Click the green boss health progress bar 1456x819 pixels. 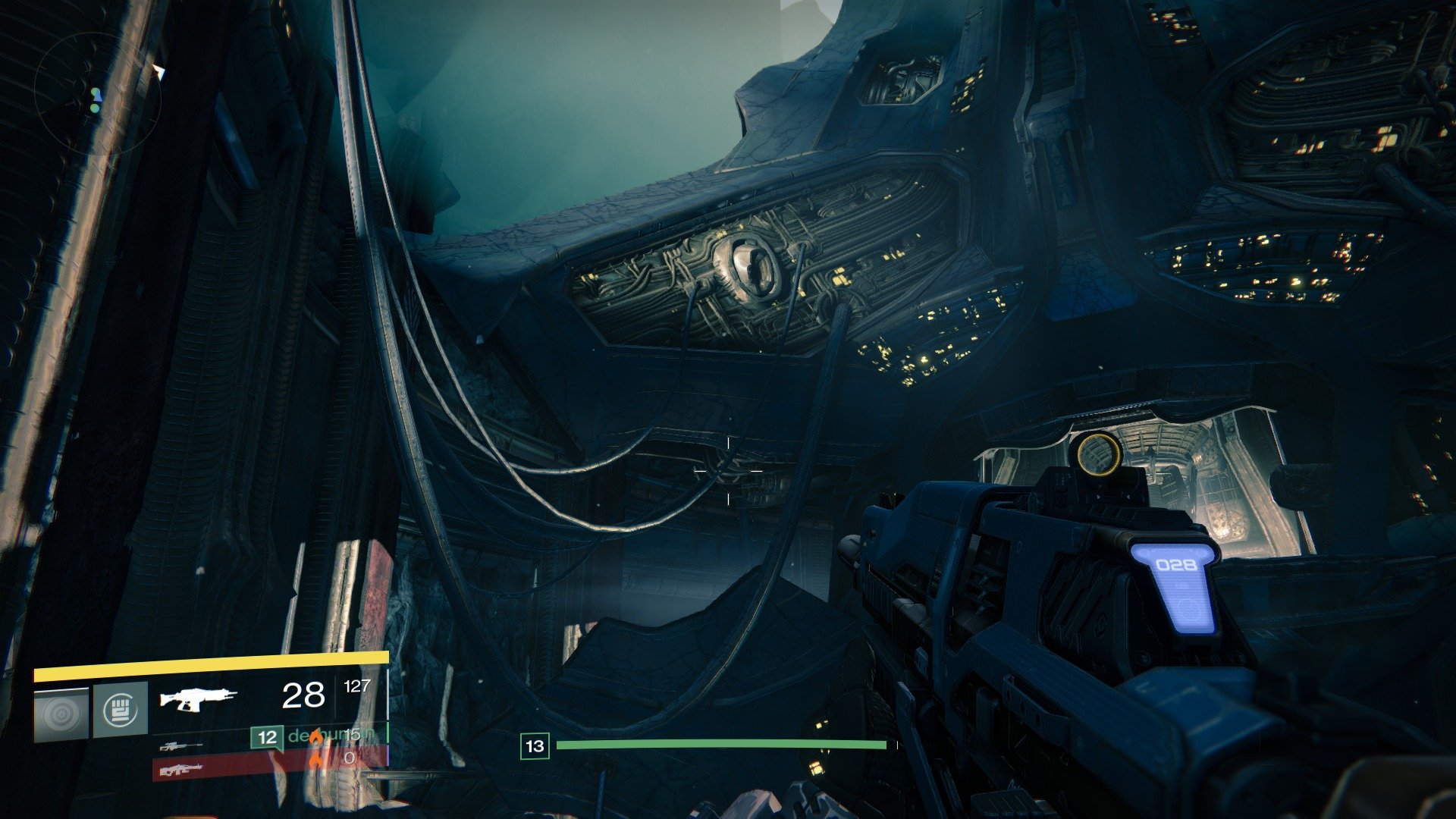pyautogui.click(x=720, y=745)
